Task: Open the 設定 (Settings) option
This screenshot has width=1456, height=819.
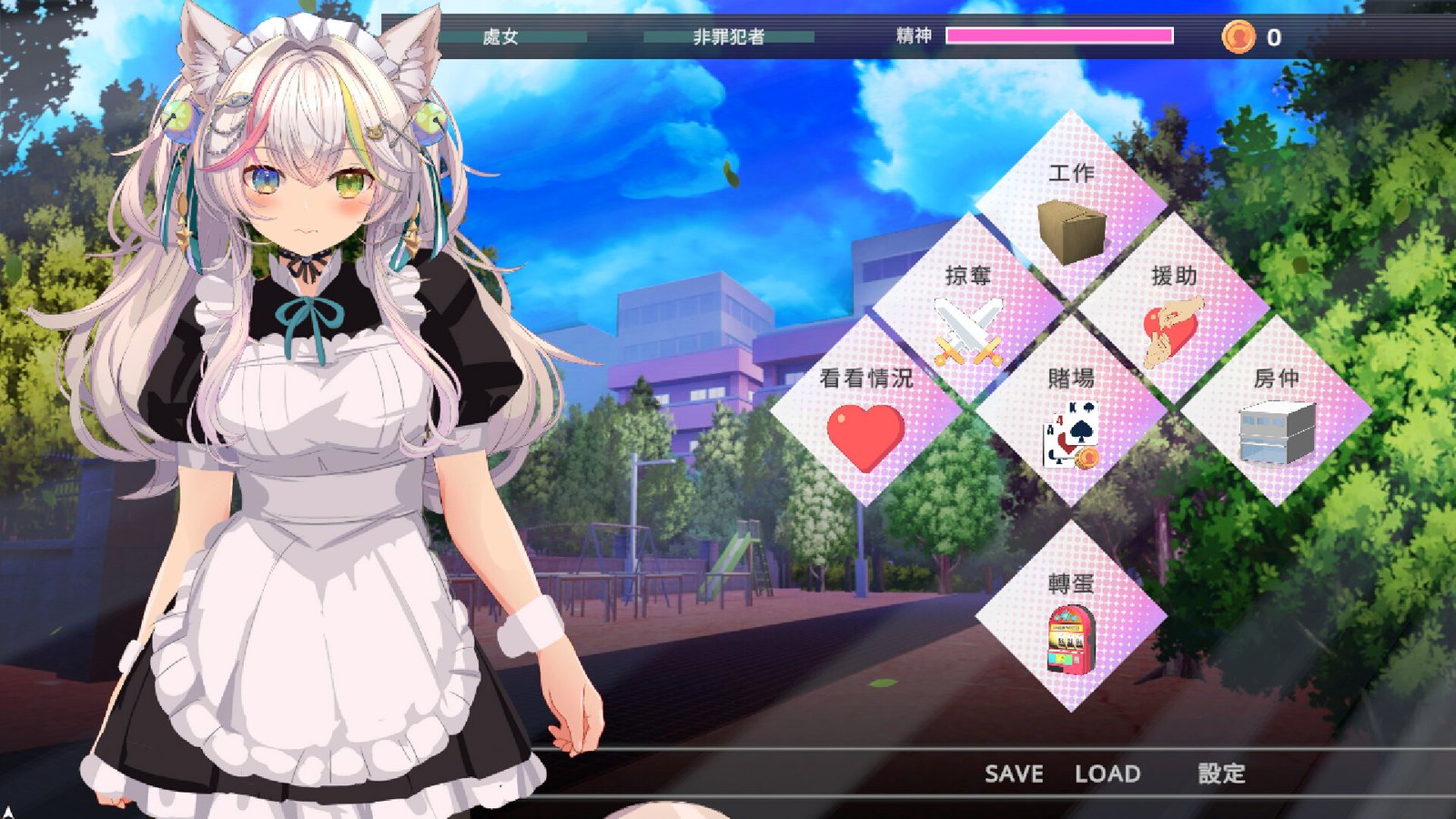Action: [1222, 776]
